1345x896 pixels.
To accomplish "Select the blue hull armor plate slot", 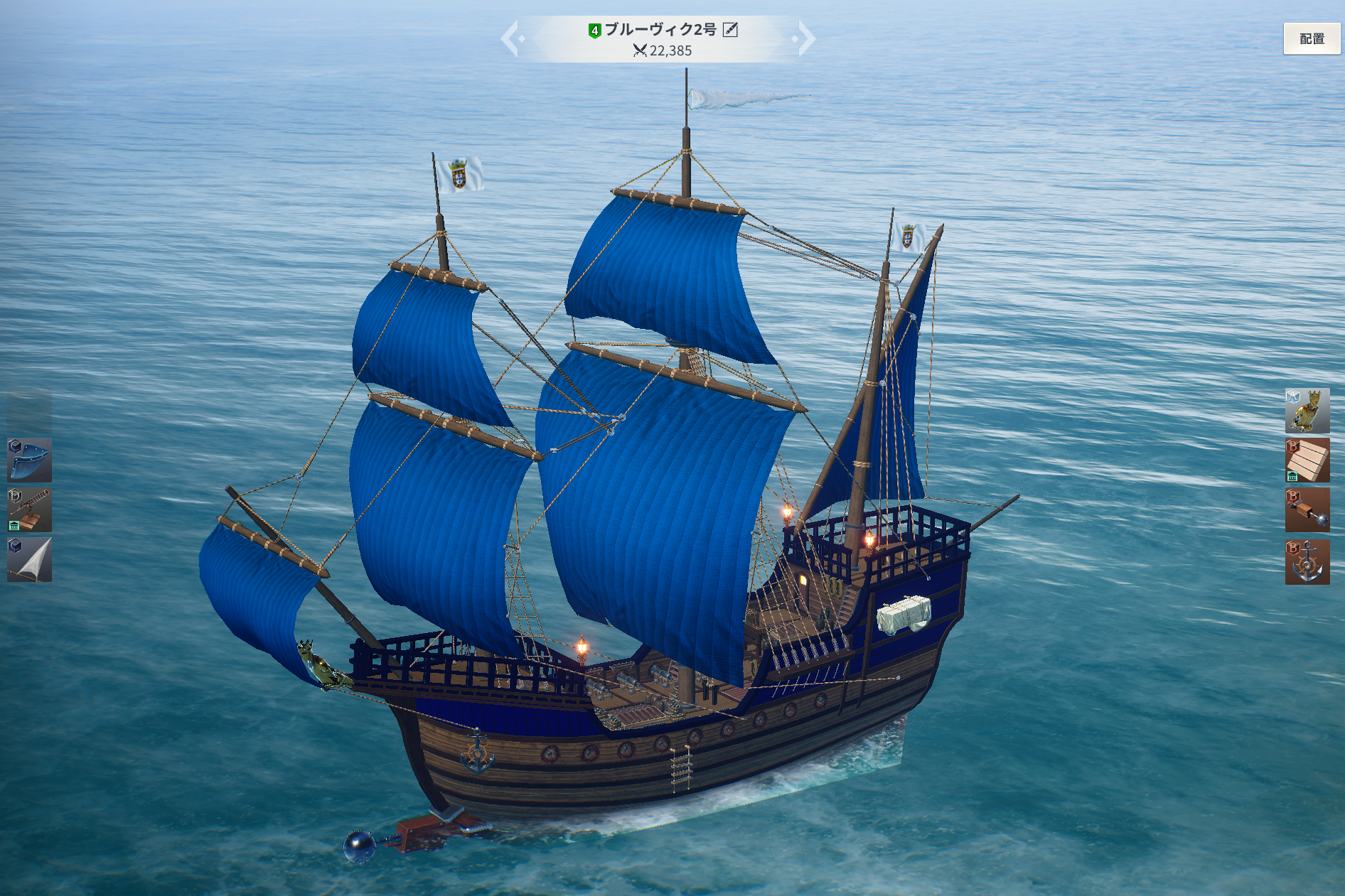I will pos(29,460).
